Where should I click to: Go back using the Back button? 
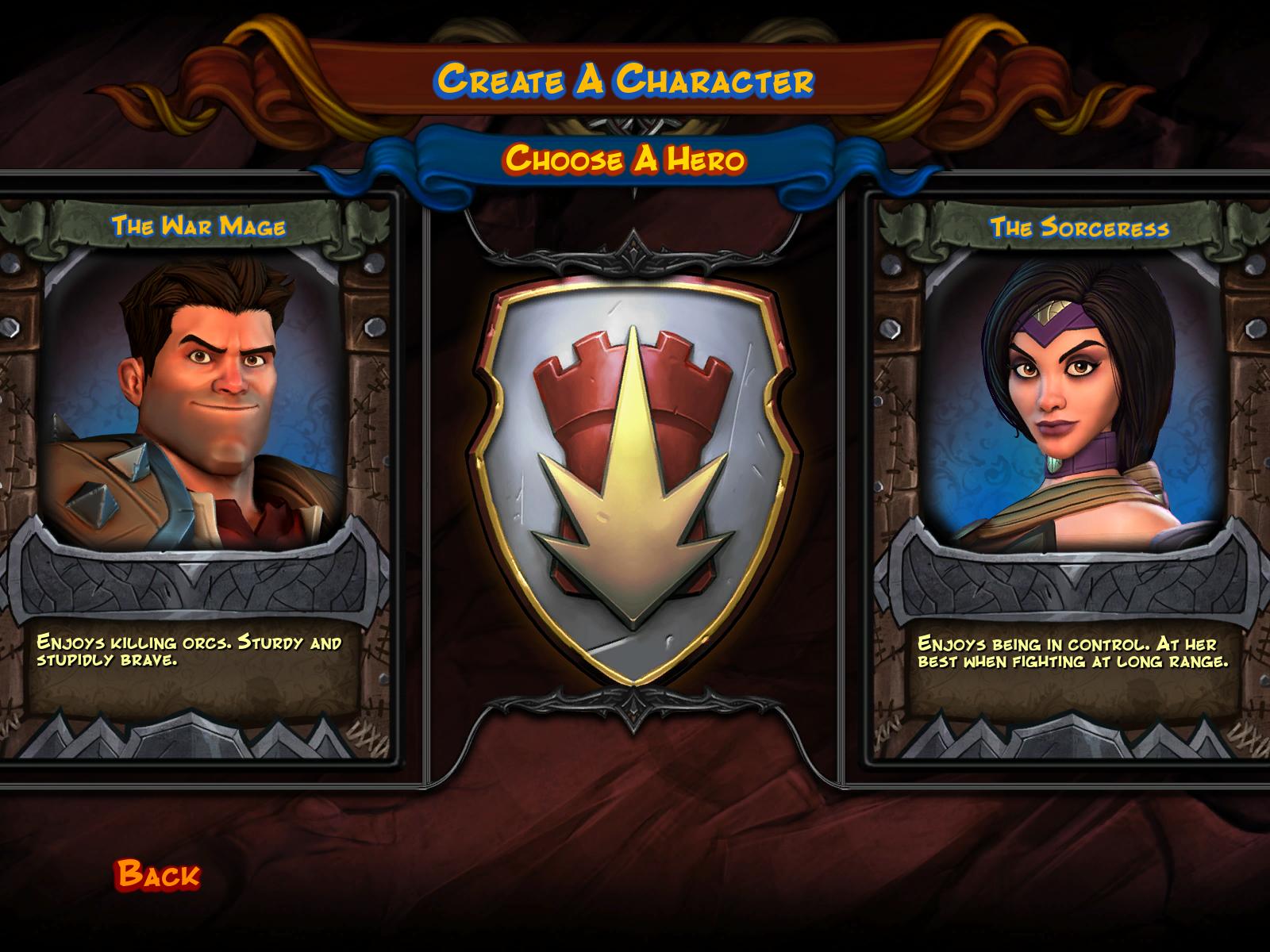[x=158, y=874]
